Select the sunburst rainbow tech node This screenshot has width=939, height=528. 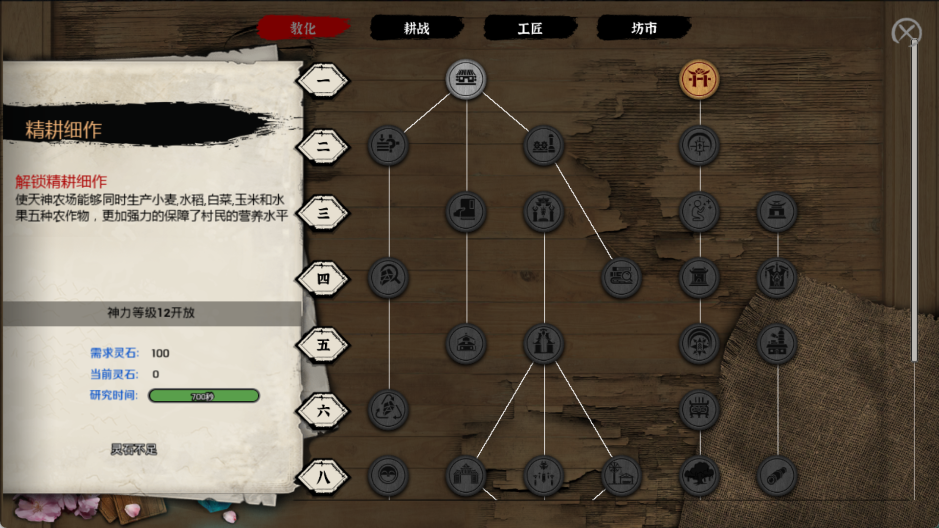[700, 343]
